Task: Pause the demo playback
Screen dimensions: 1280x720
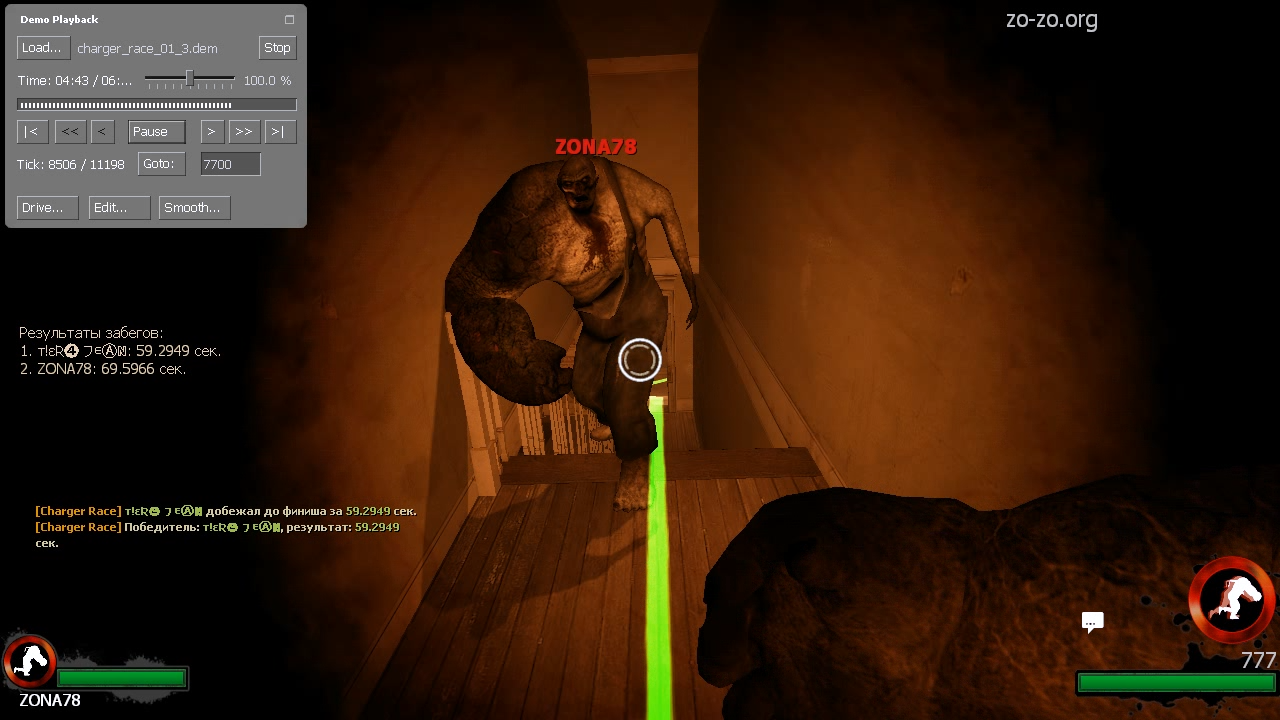Action: pos(156,132)
